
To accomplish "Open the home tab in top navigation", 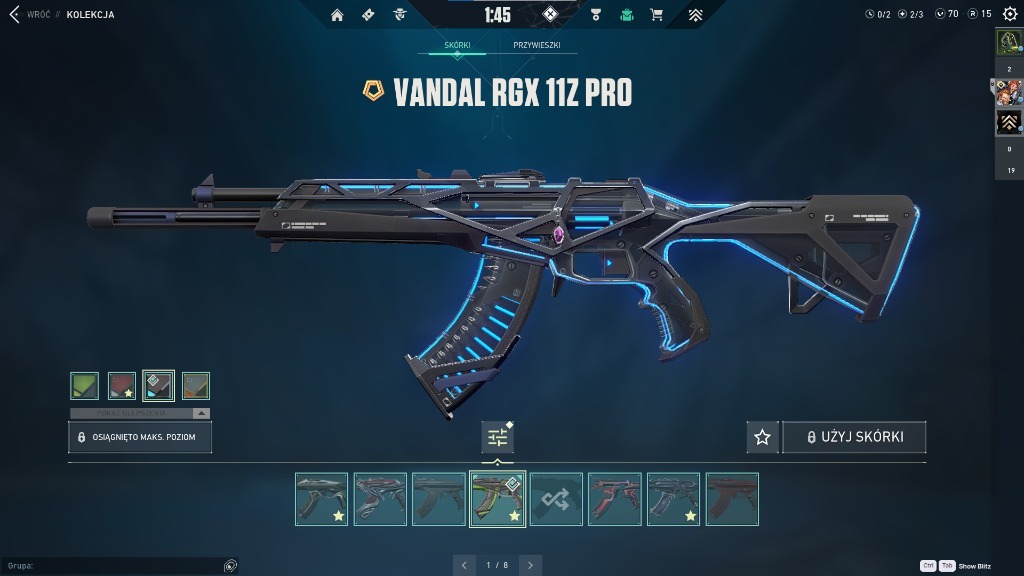I will 337,15.
